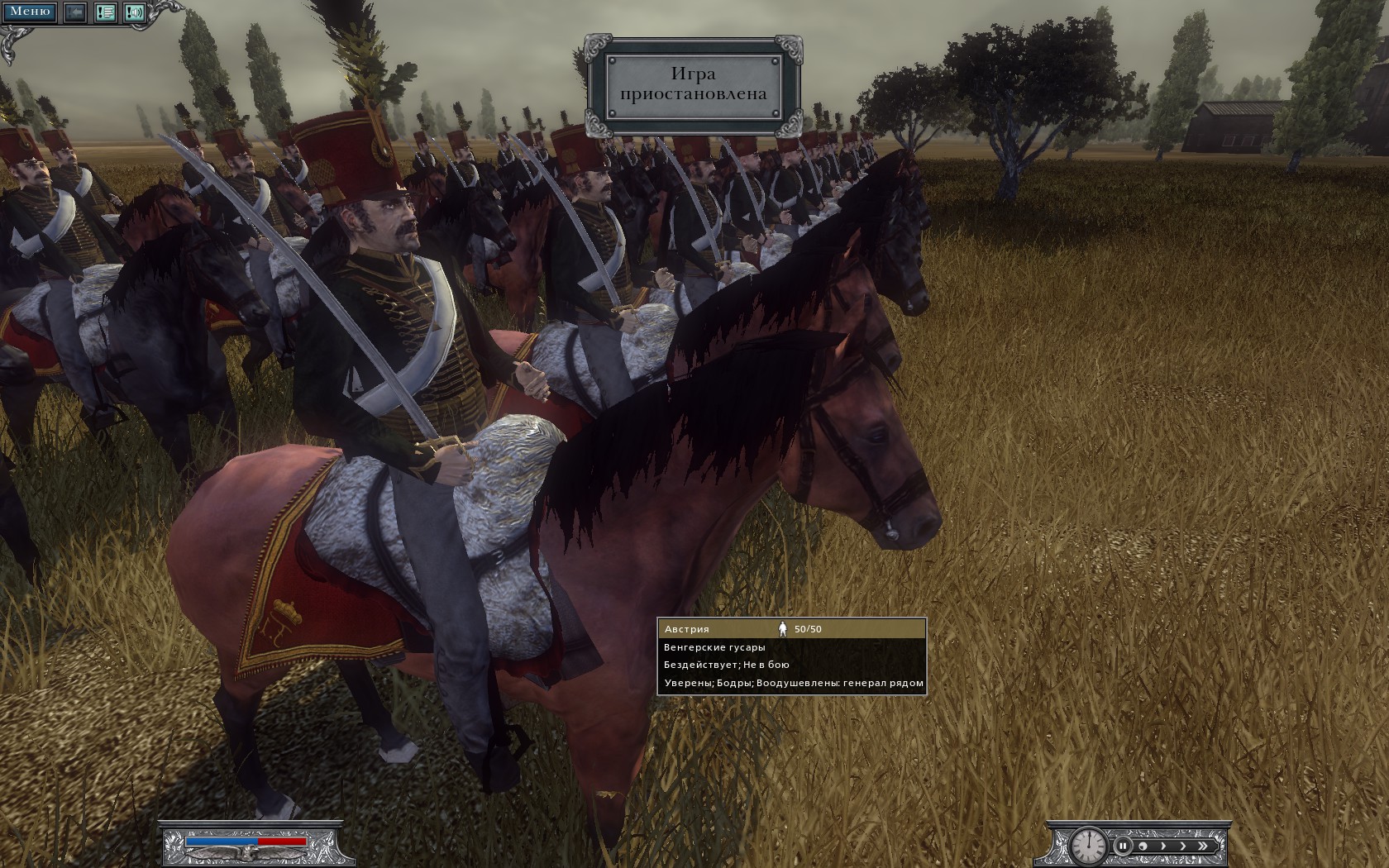Toggle the exclamation text-lines message button
Screen dimensions: 1389x868
tap(105, 12)
